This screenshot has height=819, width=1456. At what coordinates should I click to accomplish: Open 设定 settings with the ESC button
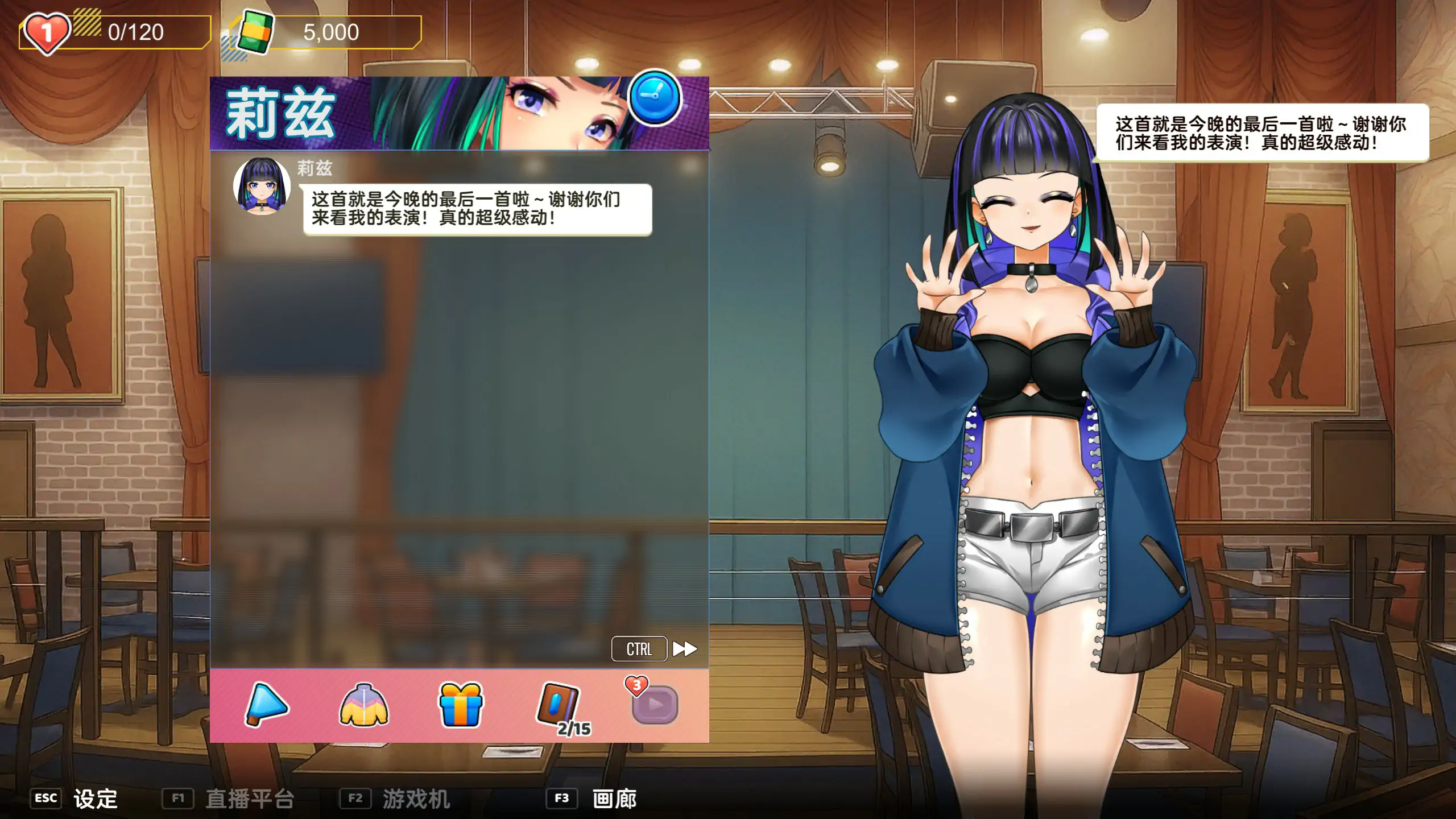74,799
